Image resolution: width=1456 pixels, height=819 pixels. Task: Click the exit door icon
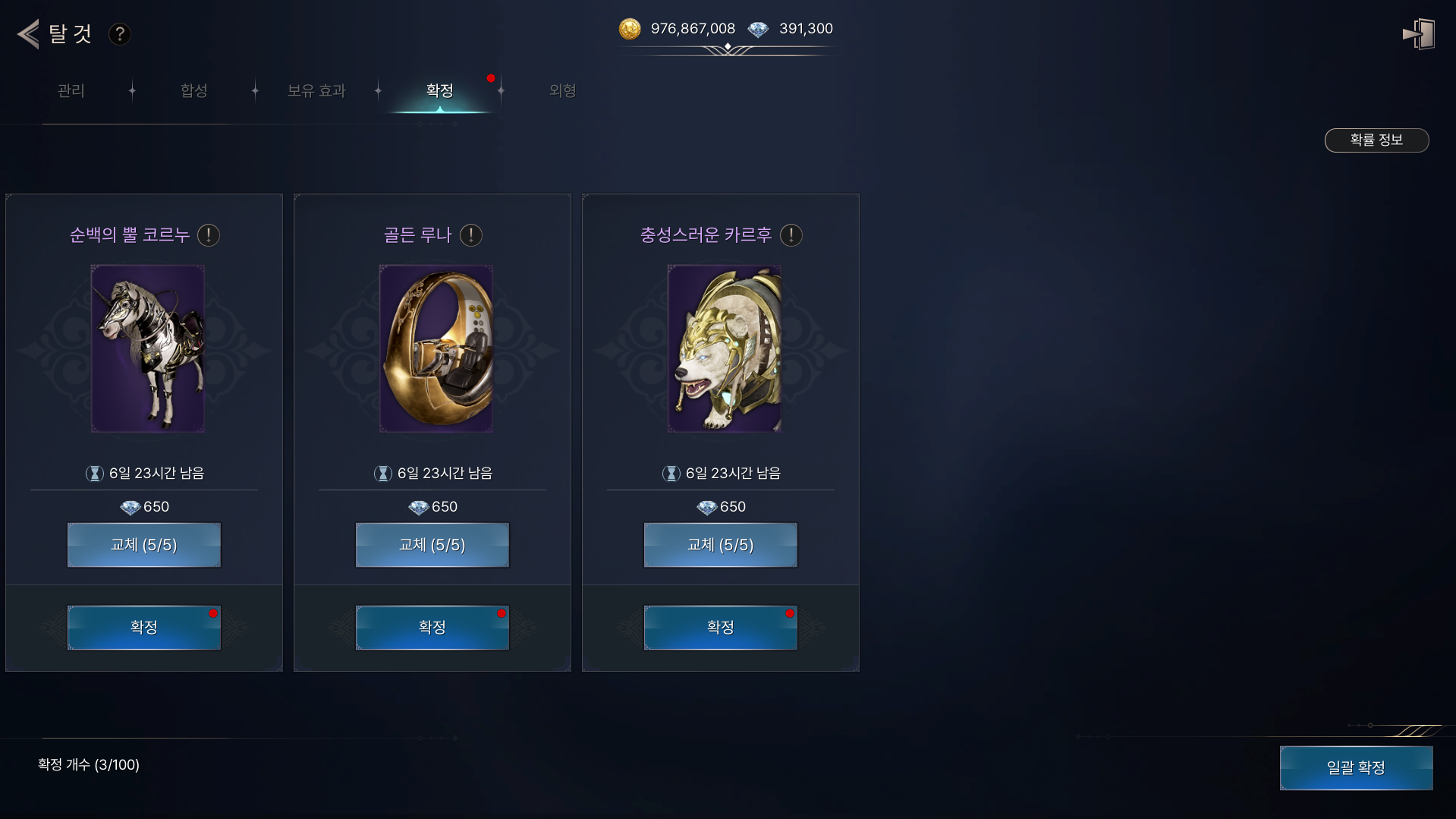tap(1418, 34)
